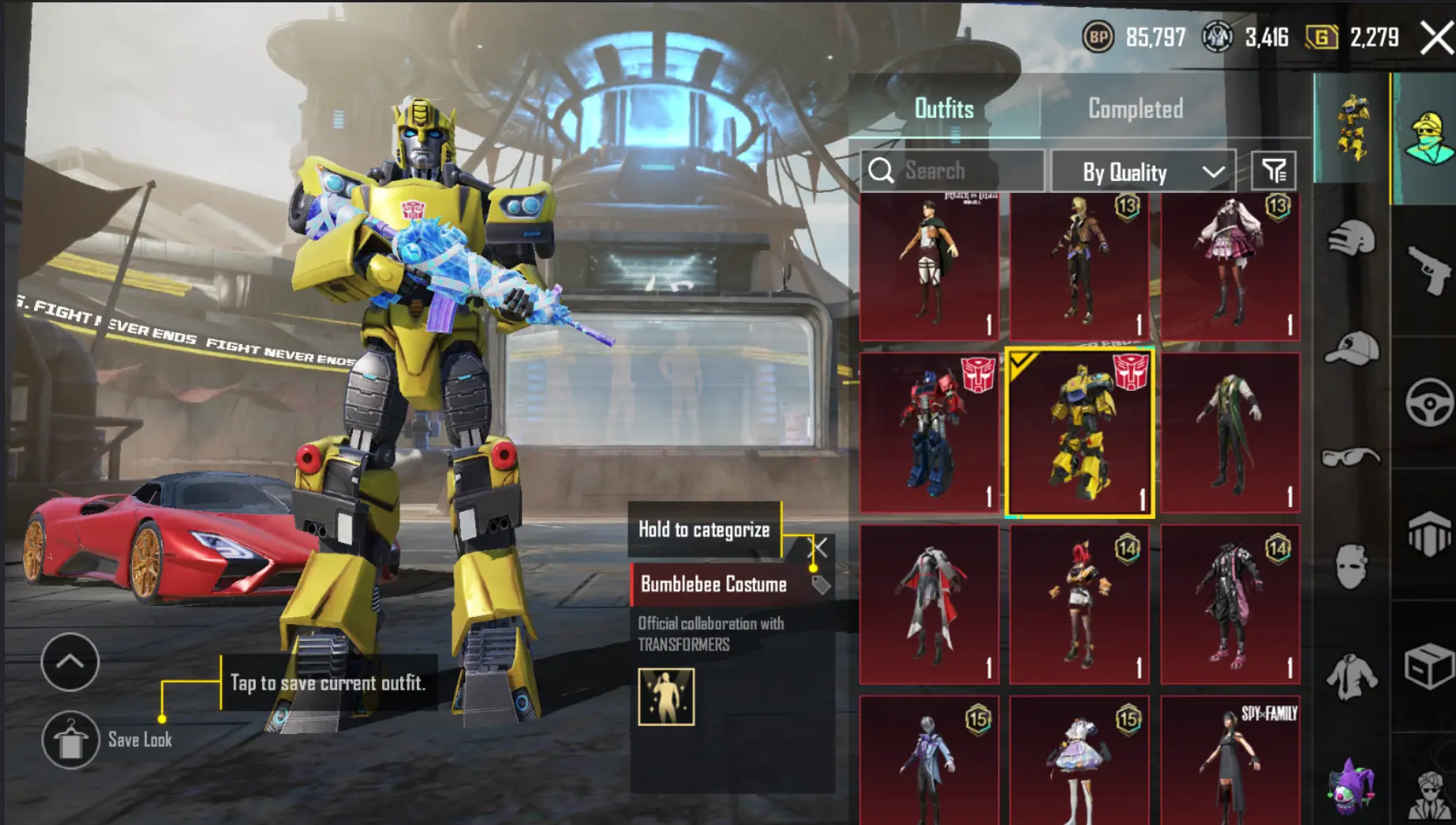Save the current look
This screenshot has width=1456, height=825.
point(70,740)
